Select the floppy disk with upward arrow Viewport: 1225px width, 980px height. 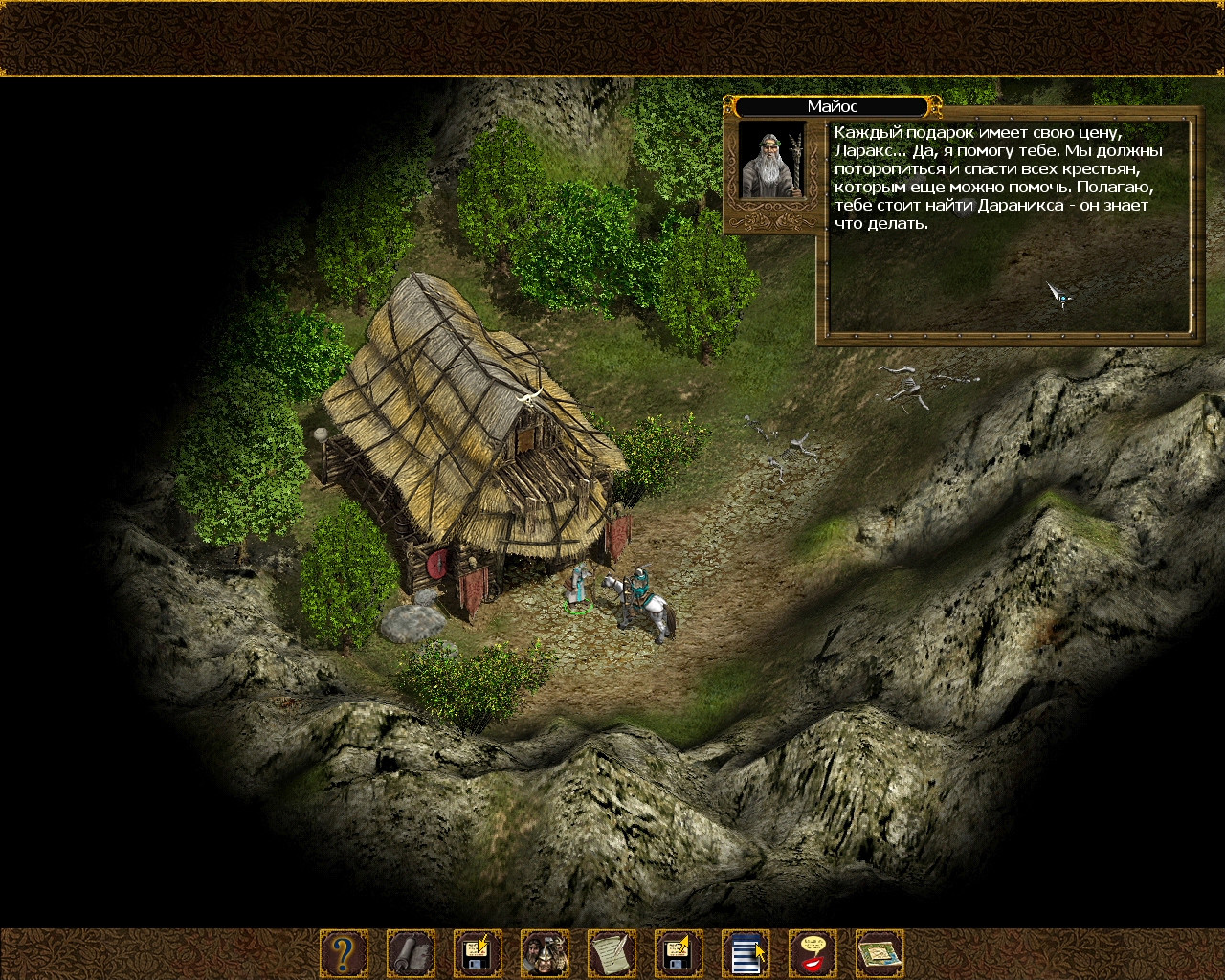pos(679,954)
